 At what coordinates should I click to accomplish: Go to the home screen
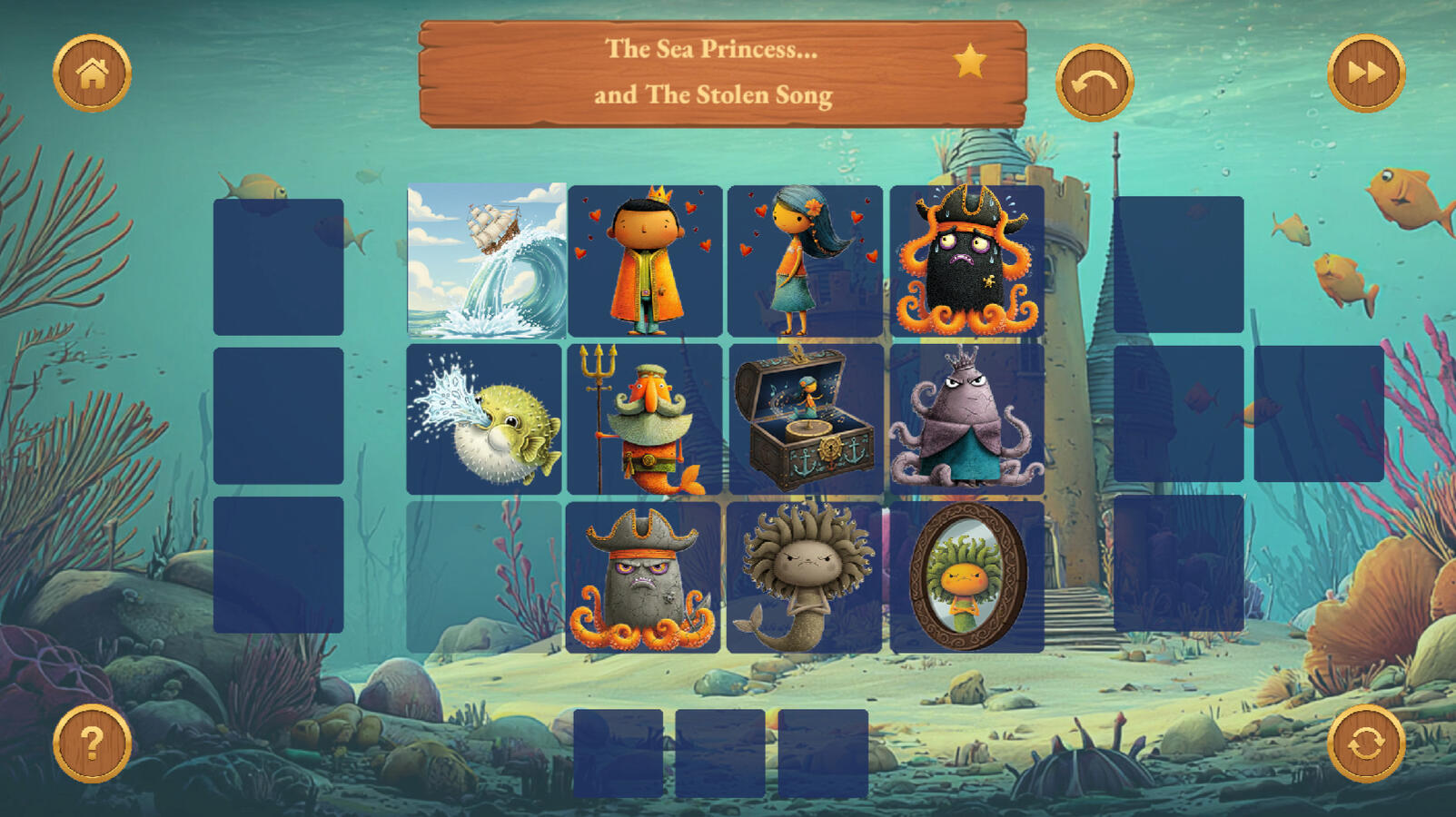pos(92,74)
